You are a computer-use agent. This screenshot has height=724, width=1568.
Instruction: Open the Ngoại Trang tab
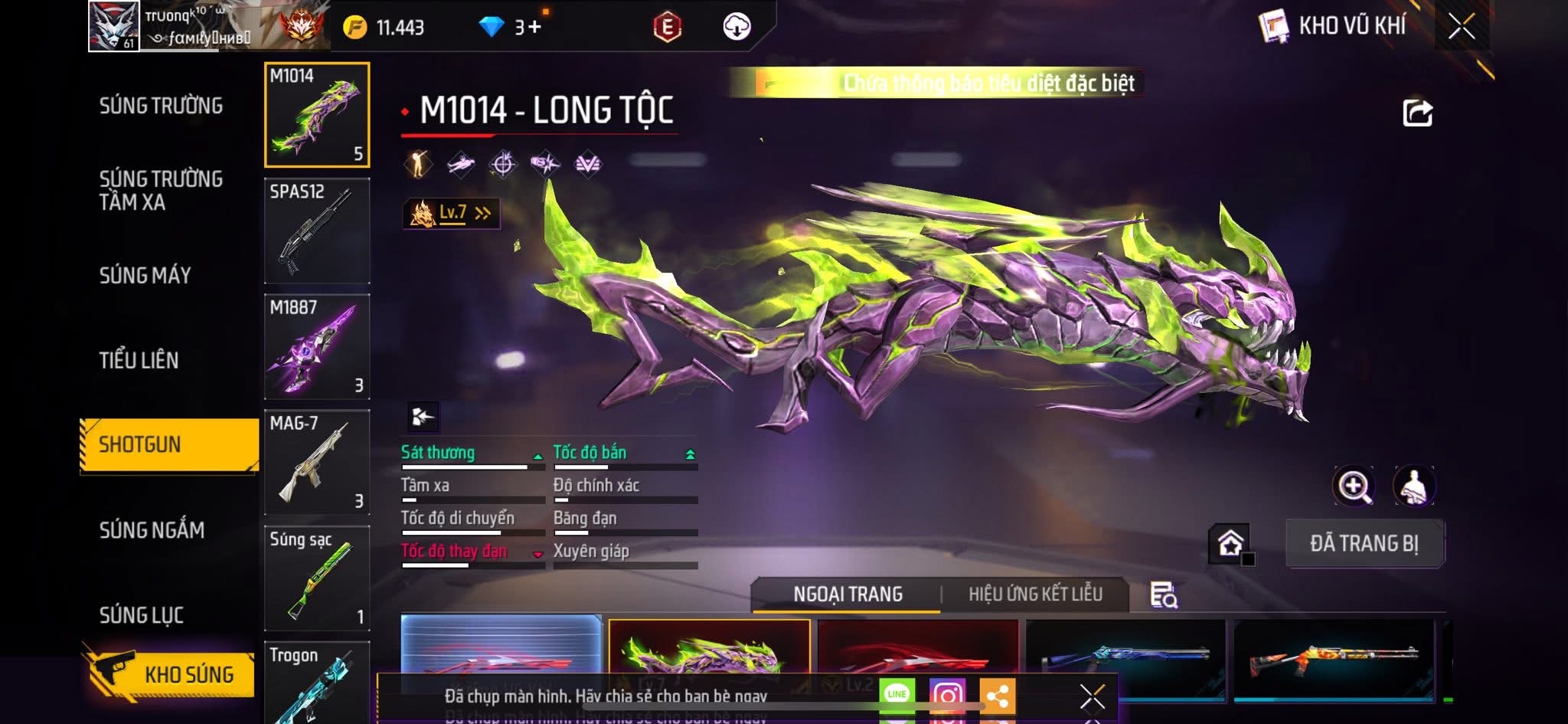[848, 595]
